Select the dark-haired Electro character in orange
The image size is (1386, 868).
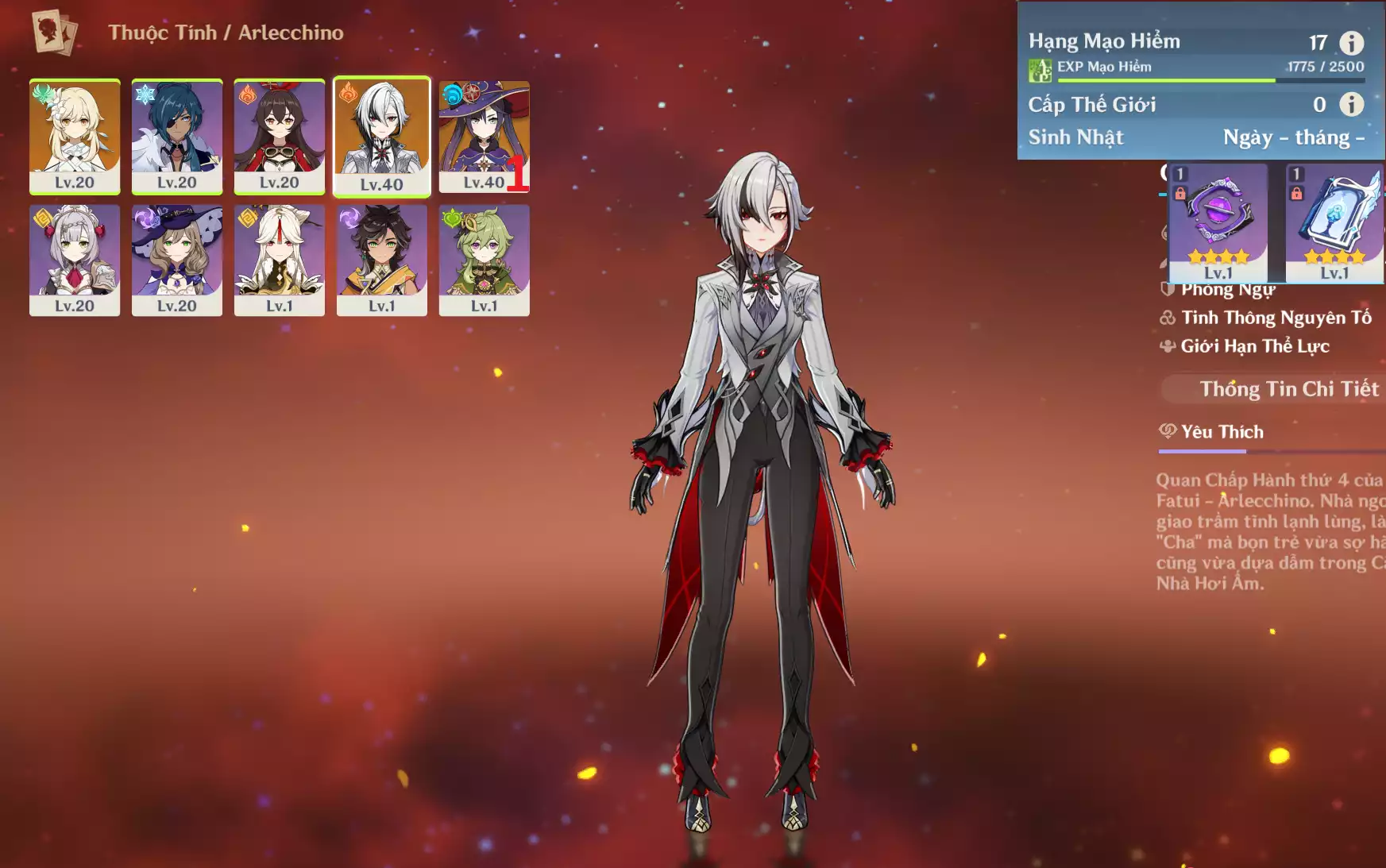[381, 260]
